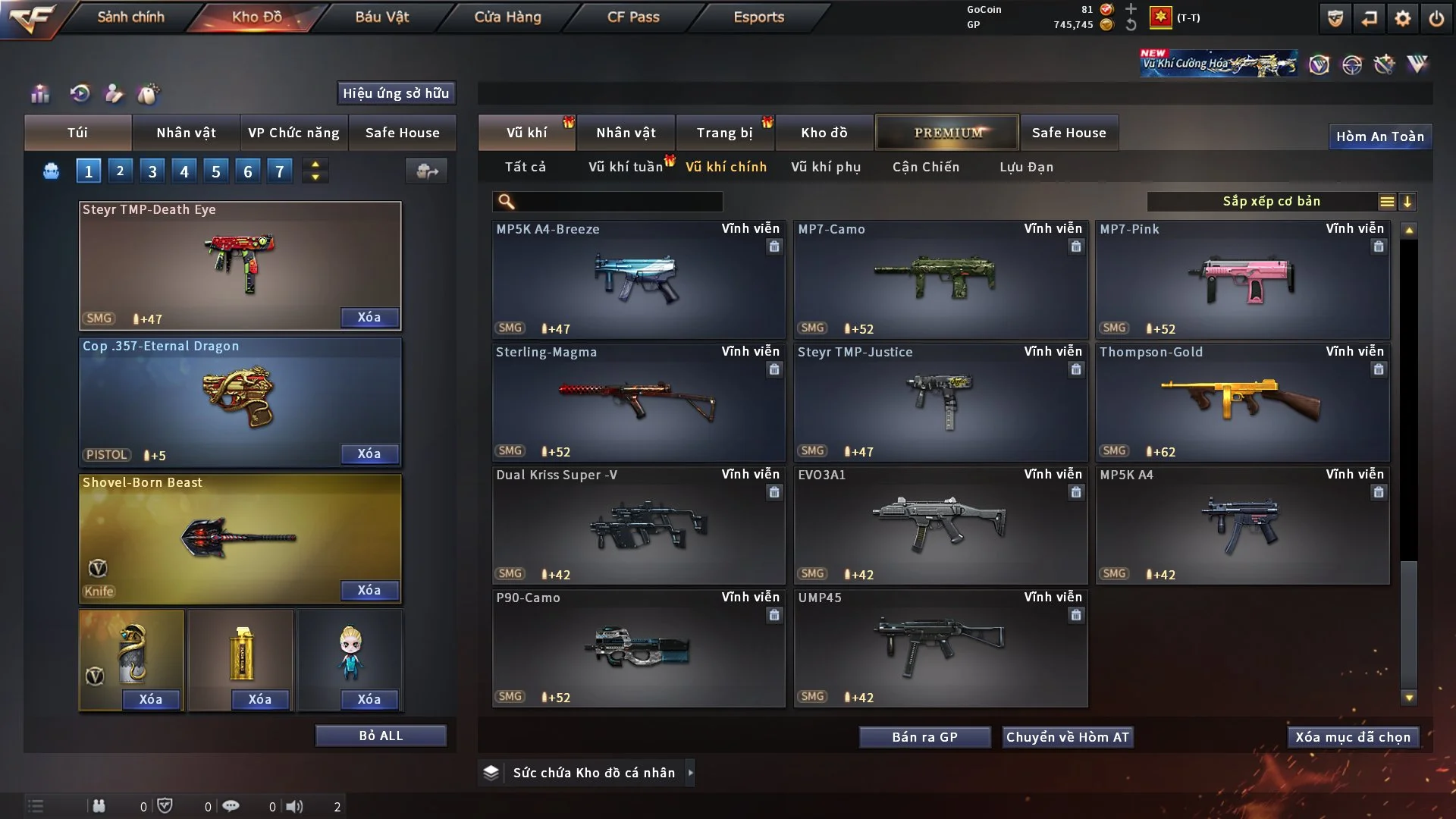
Task: Click the weapon search field
Action: (x=618, y=202)
